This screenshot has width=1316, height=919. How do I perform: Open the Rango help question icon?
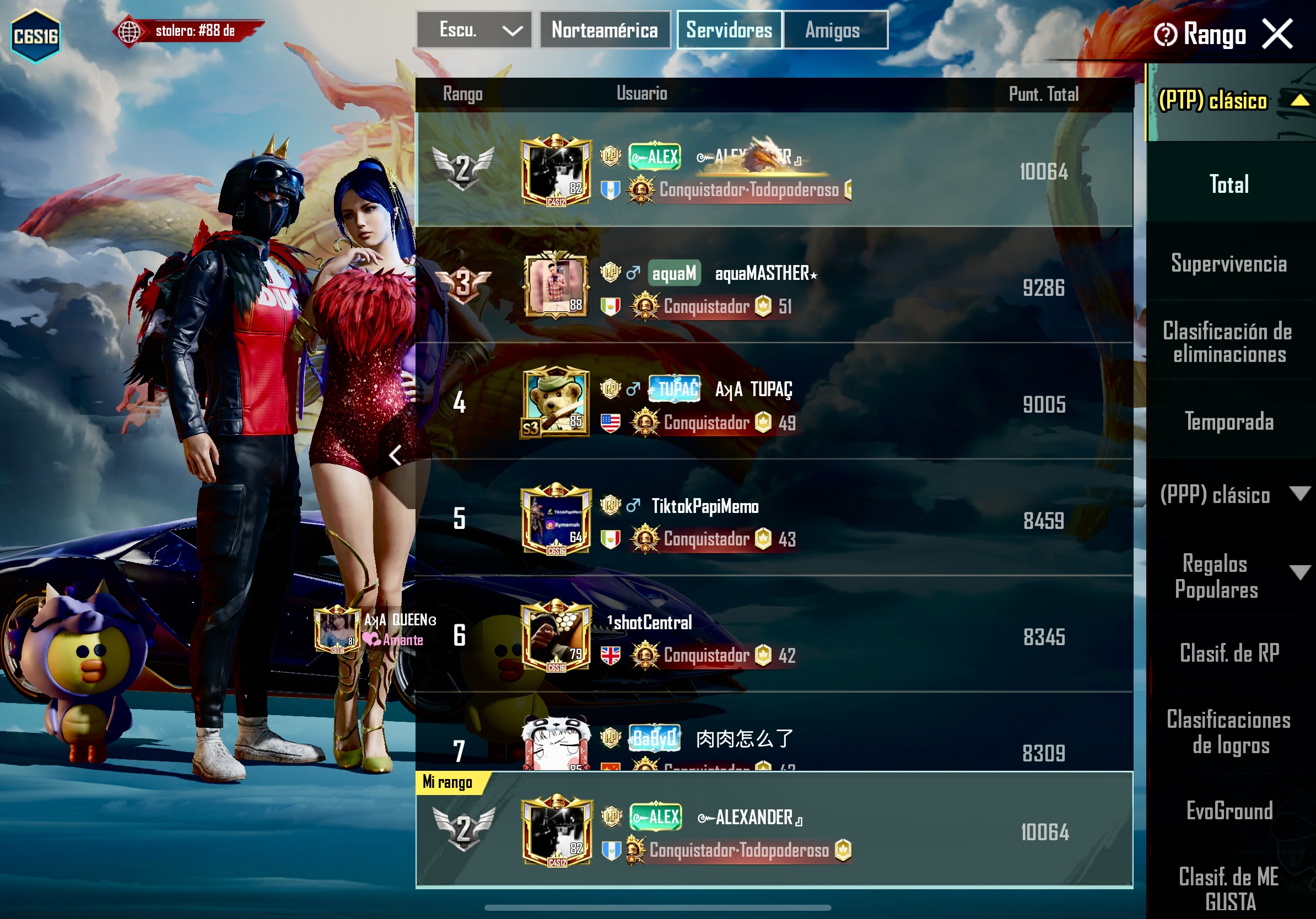pos(1164,34)
